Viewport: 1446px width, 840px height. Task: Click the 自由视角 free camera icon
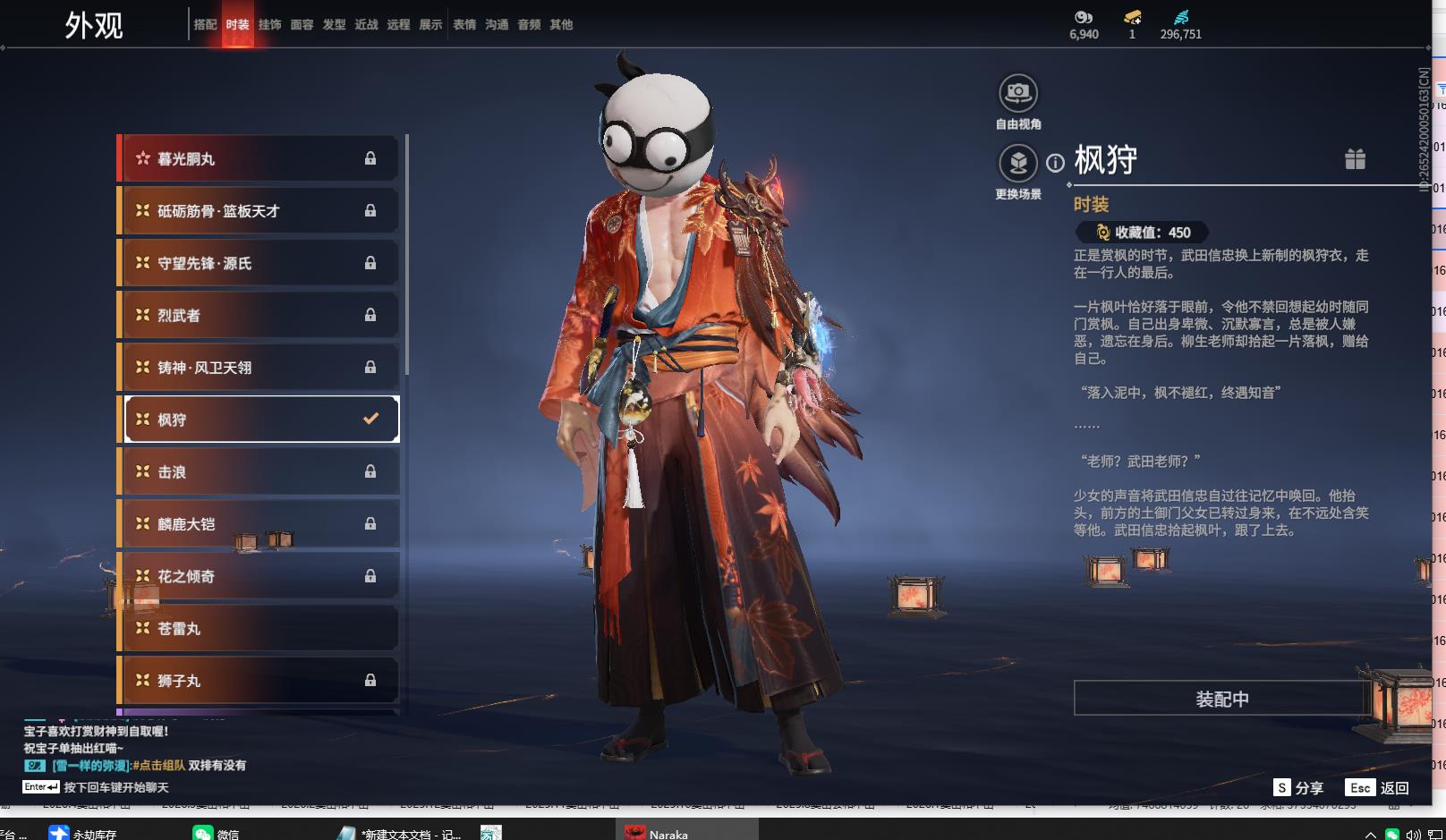[x=1018, y=93]
